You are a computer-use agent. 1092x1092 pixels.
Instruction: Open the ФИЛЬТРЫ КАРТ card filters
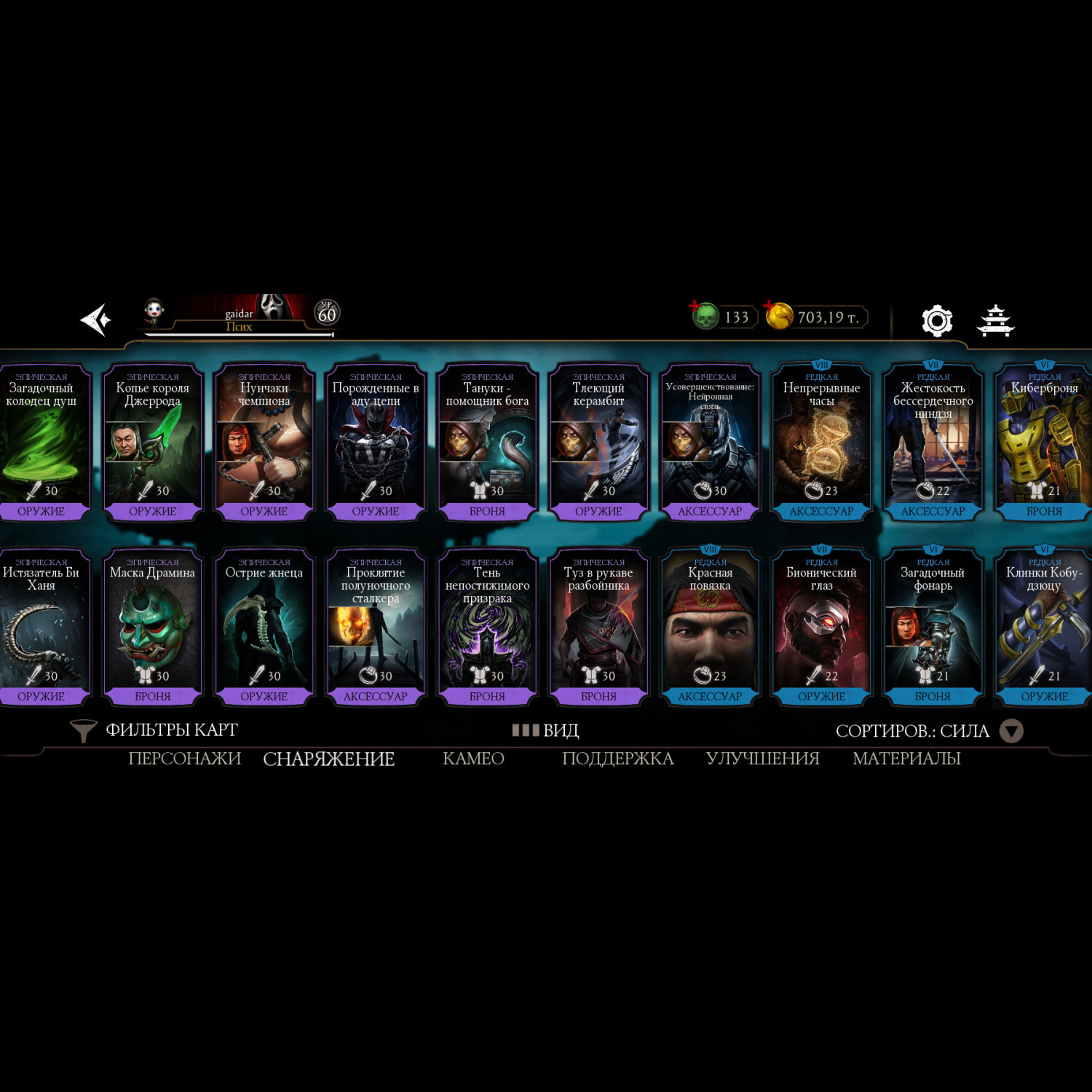pyautogui.click(x=154, y=730)
